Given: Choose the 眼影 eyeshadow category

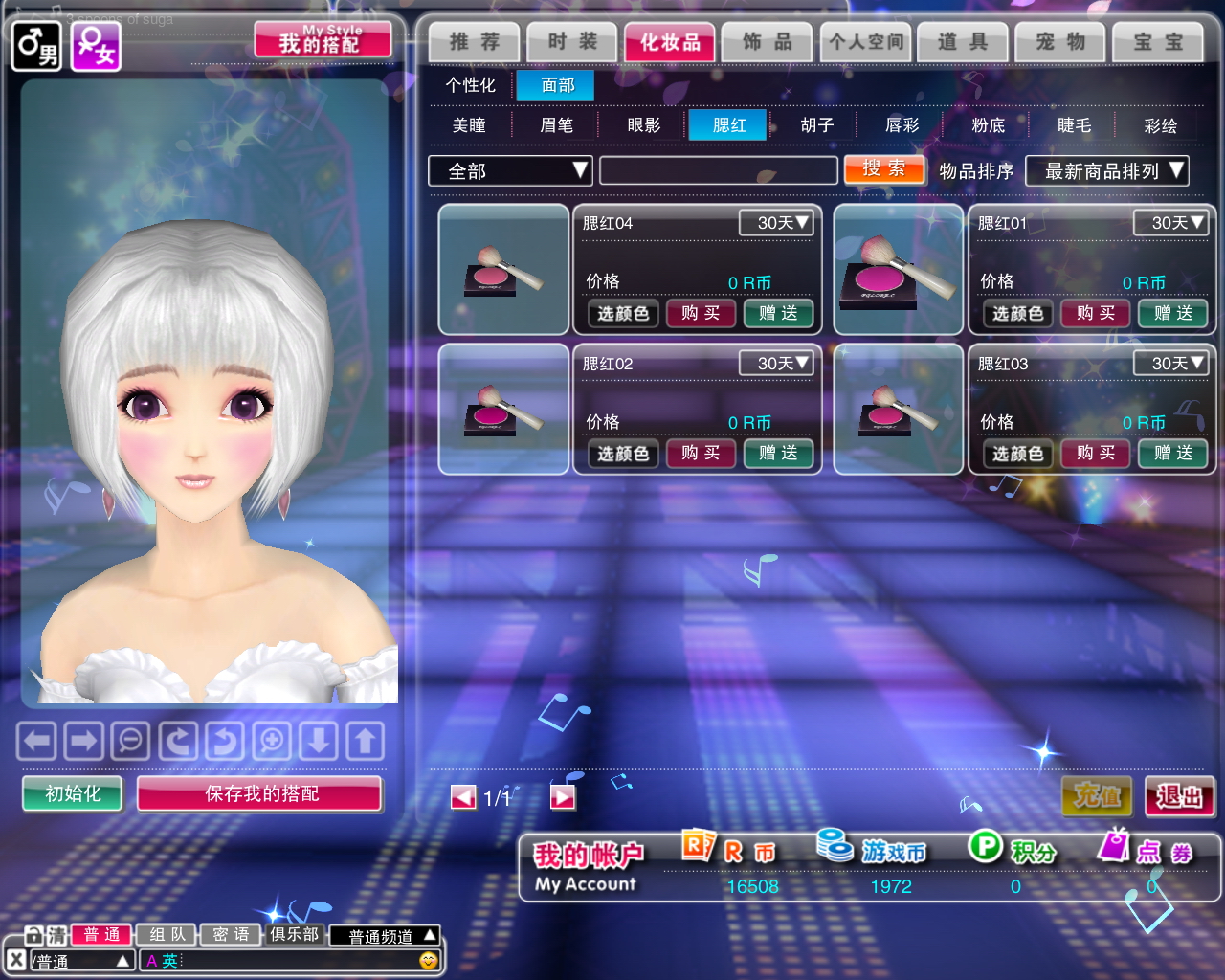Looking at the screenshot, I should click(643, 125).
